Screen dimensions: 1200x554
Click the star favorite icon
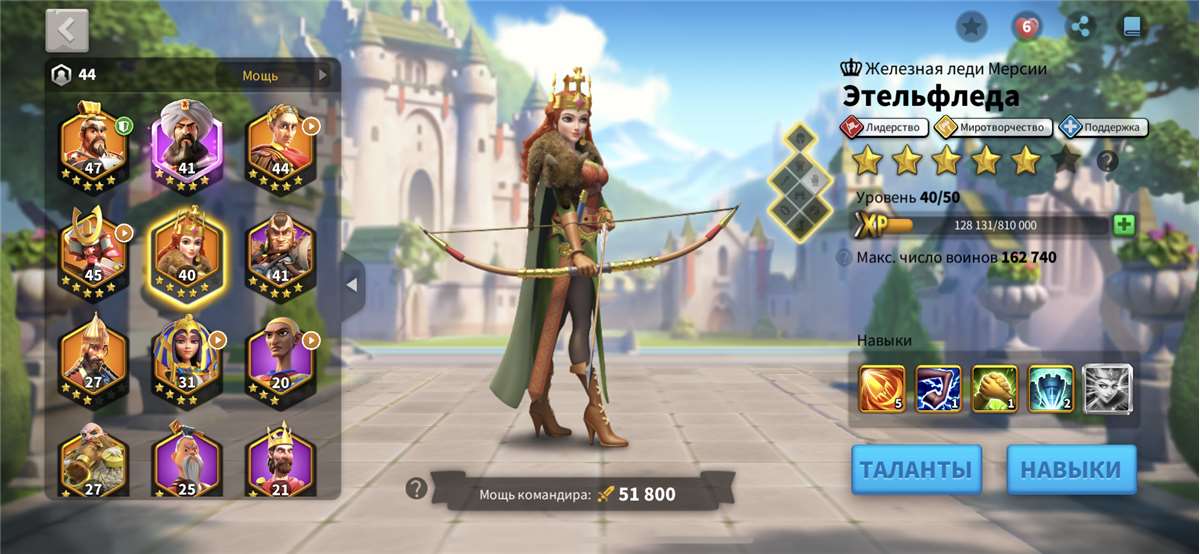[x=971, y=27]
